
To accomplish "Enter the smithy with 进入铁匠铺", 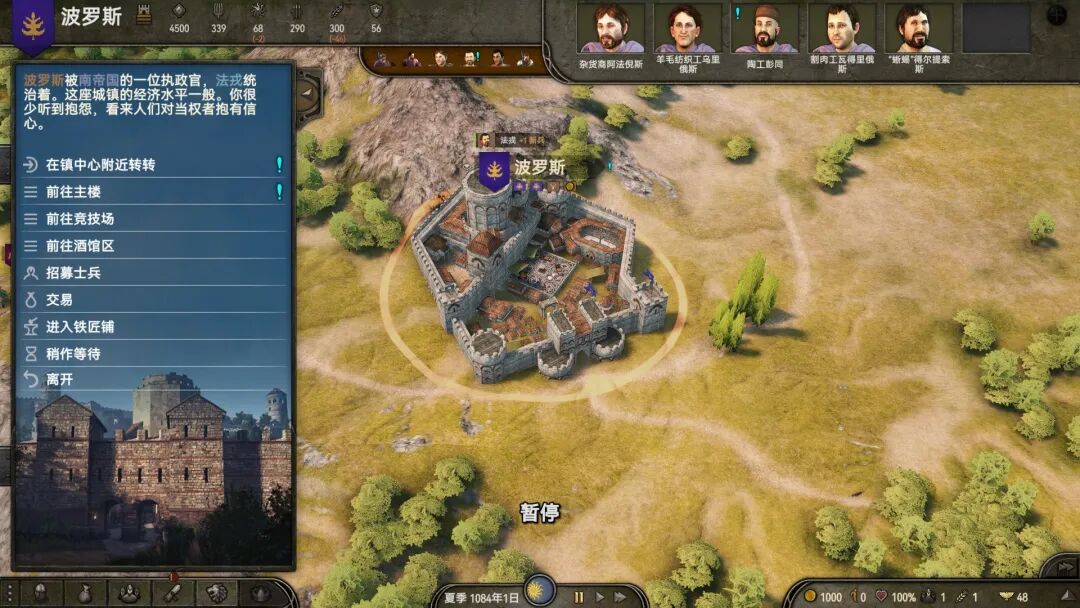I will point(80,327).
